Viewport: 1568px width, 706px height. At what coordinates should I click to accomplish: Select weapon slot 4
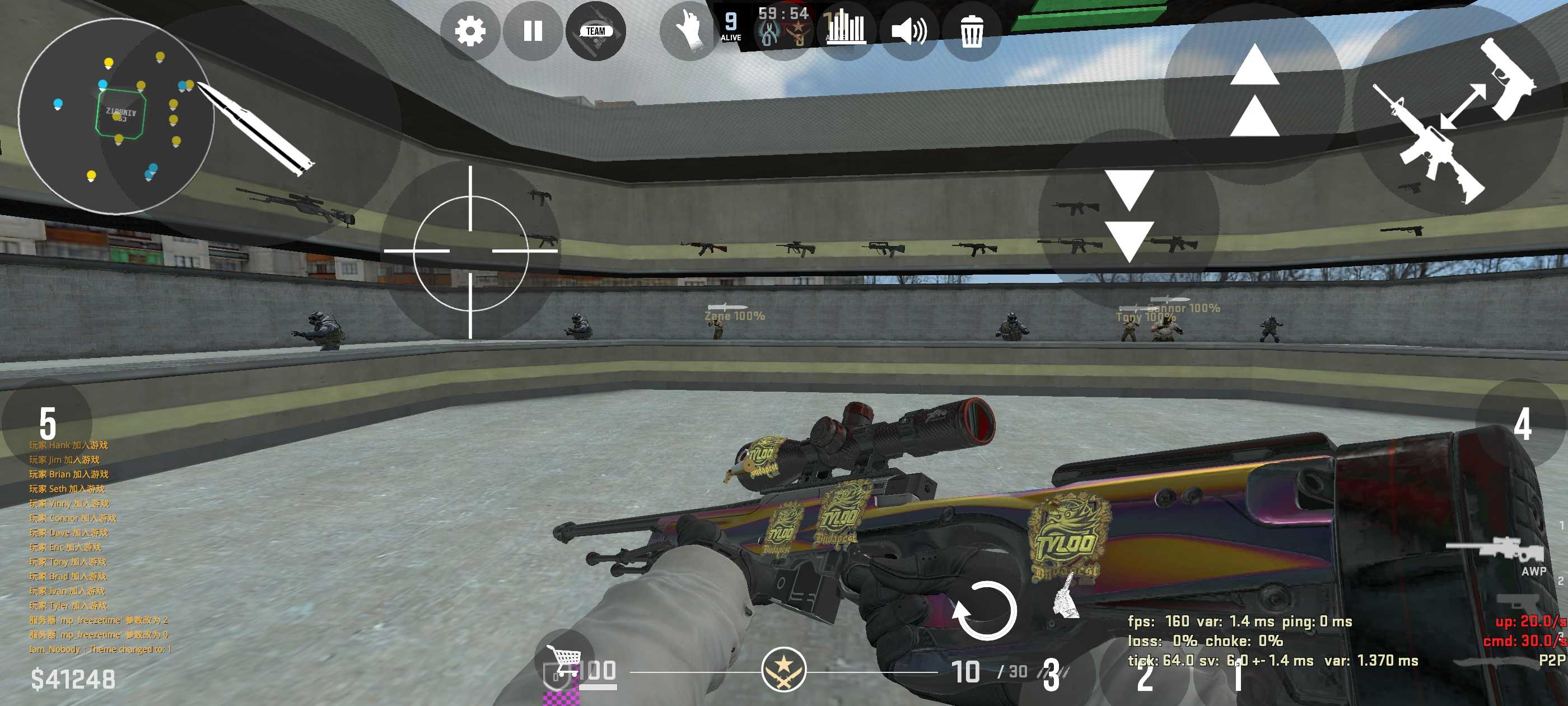click(1522, 424)
